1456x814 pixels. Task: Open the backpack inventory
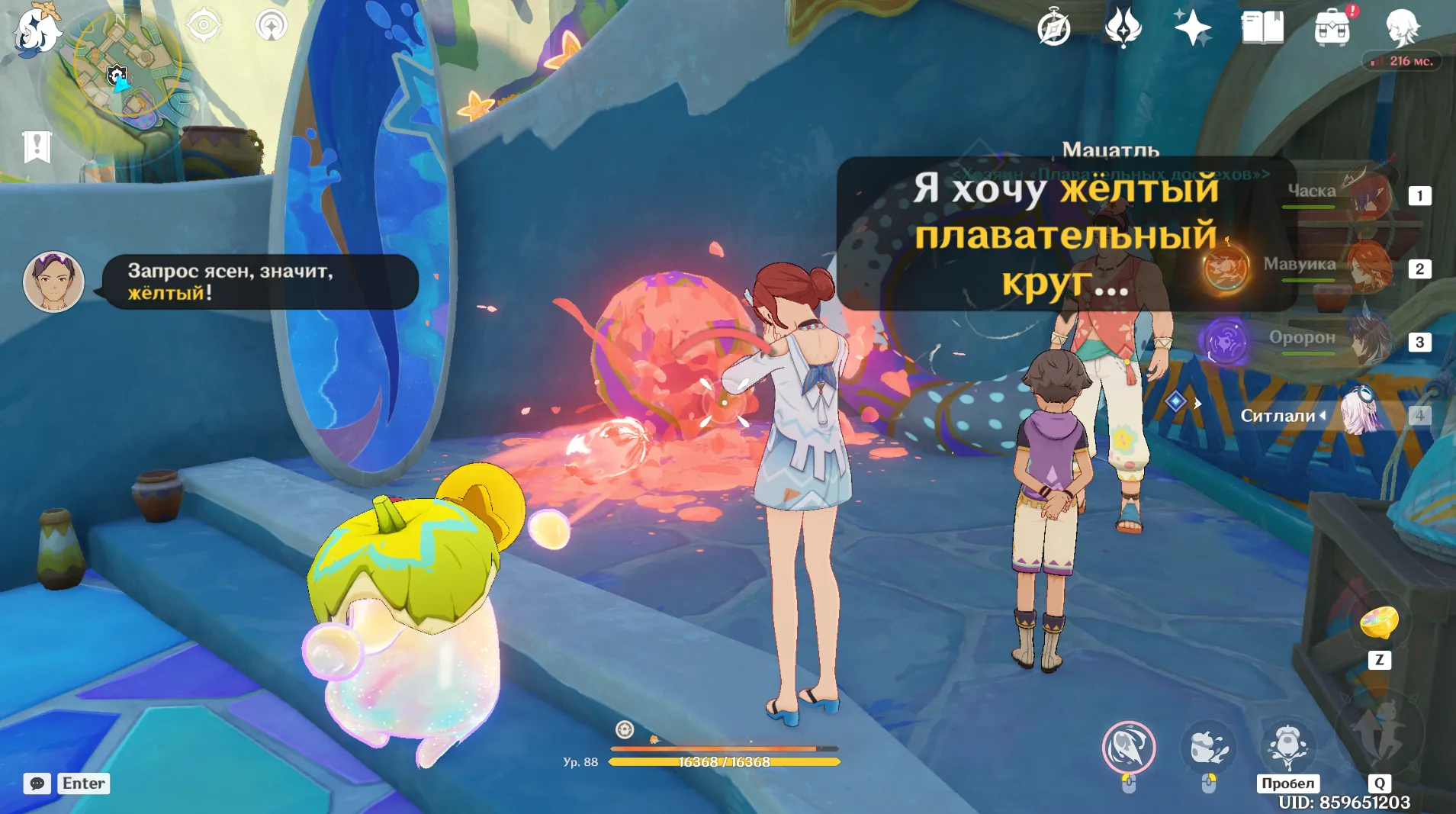[x=1332, y=29]
